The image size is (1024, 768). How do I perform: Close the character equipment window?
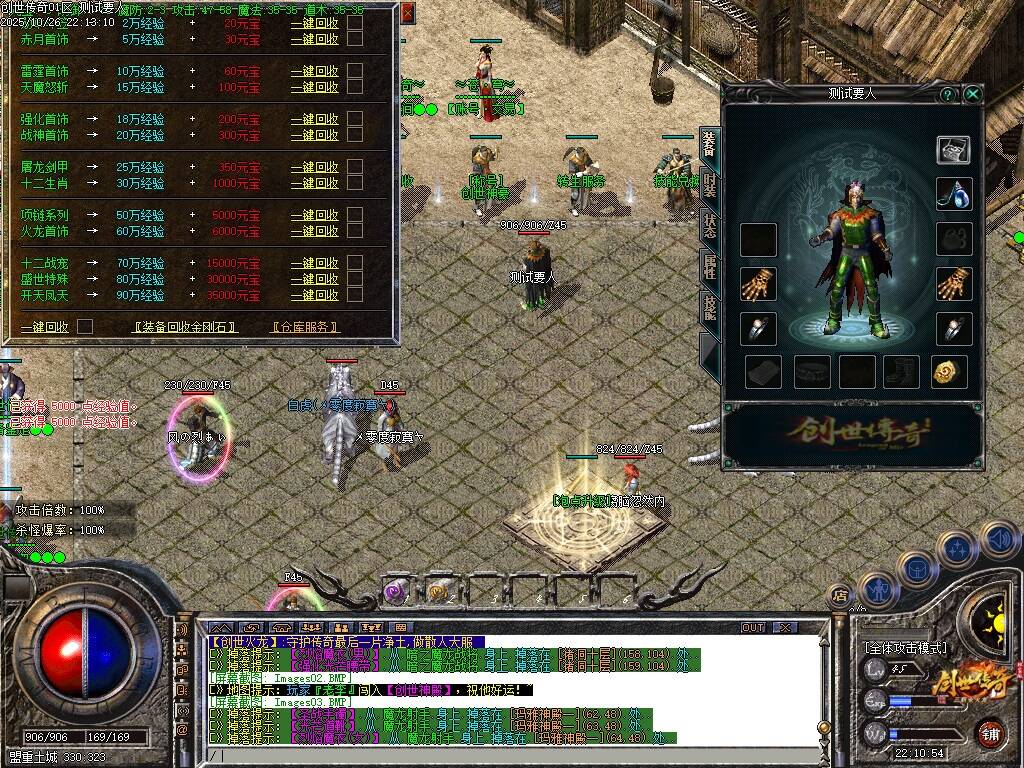point(972,94)
